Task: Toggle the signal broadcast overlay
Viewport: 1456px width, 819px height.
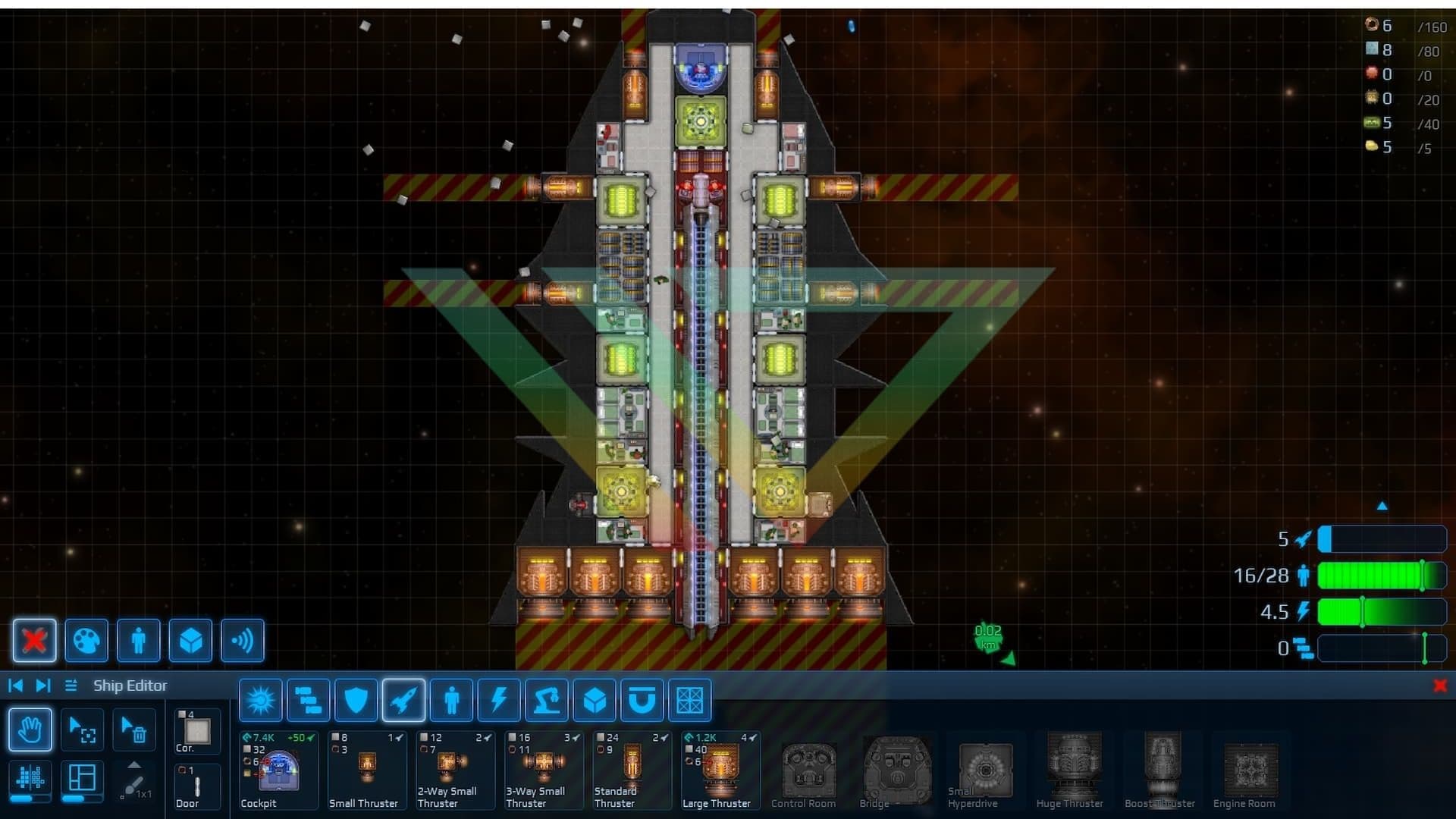Action: pos(243,641)
